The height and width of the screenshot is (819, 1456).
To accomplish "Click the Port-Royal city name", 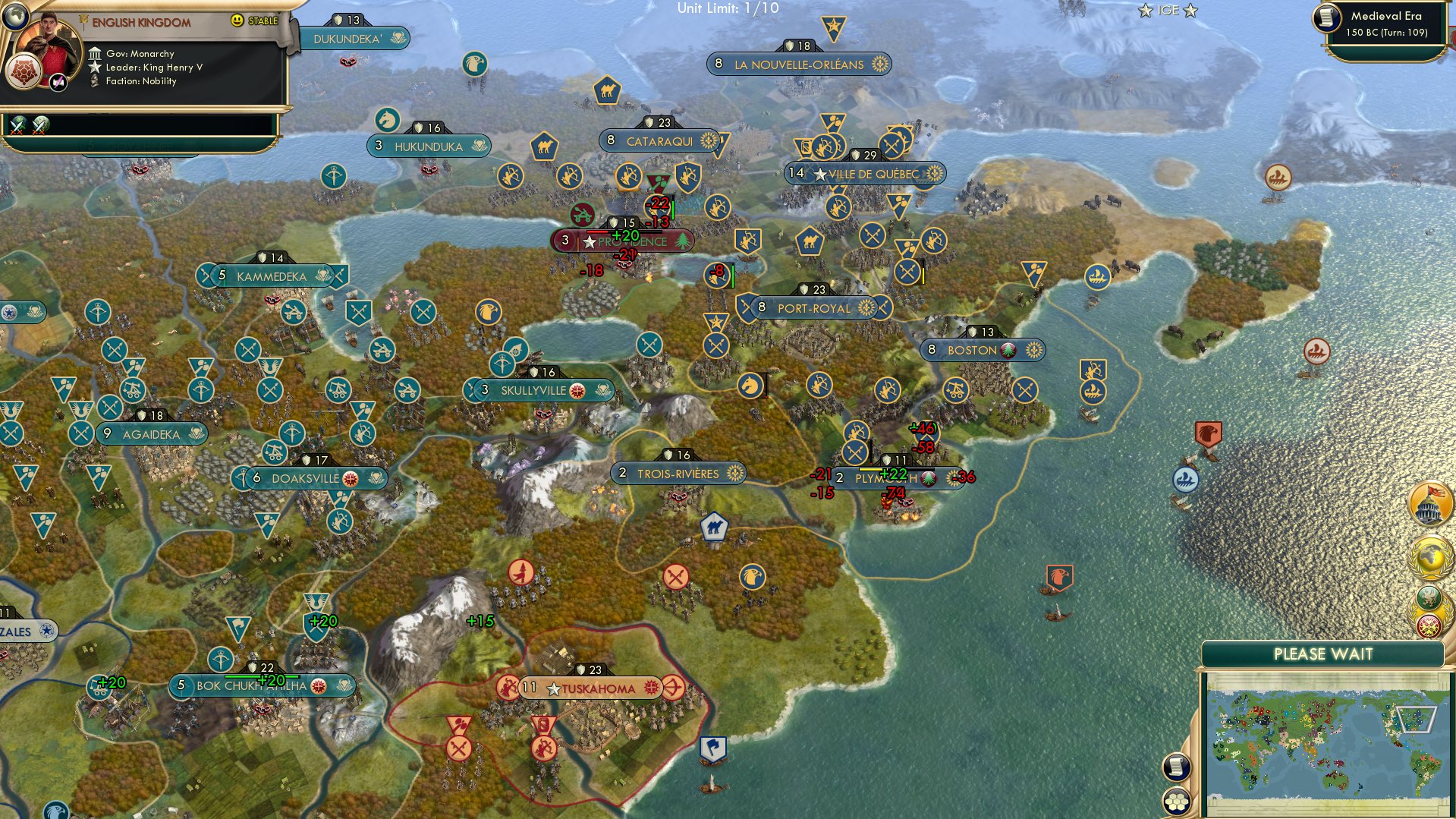I will [x=813, y=308].
